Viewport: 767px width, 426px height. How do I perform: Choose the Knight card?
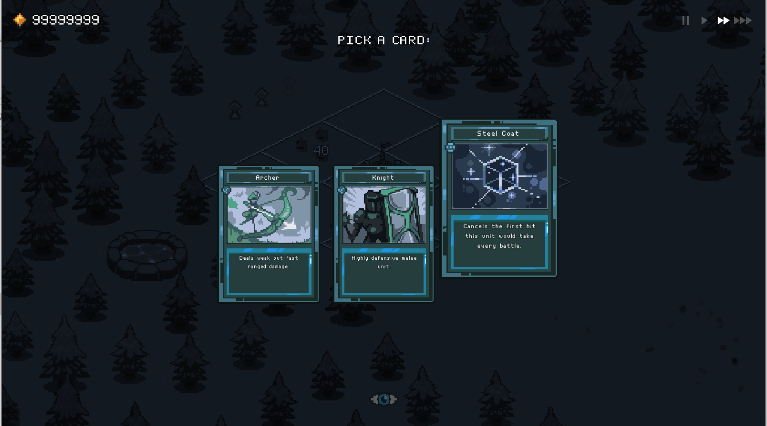point(383,234)
